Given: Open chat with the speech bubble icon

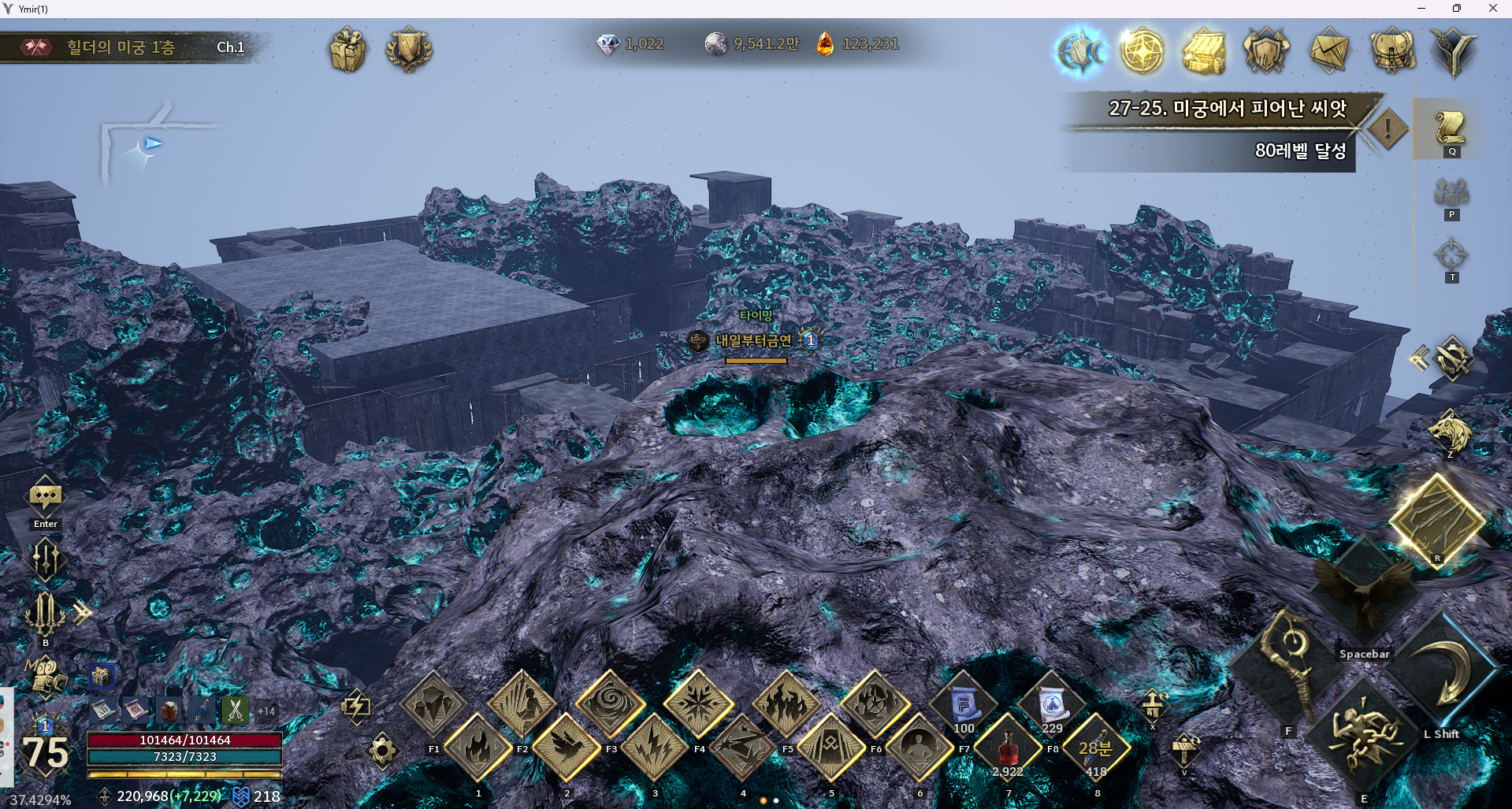Looking at the screenshot, I should (45, 497).
